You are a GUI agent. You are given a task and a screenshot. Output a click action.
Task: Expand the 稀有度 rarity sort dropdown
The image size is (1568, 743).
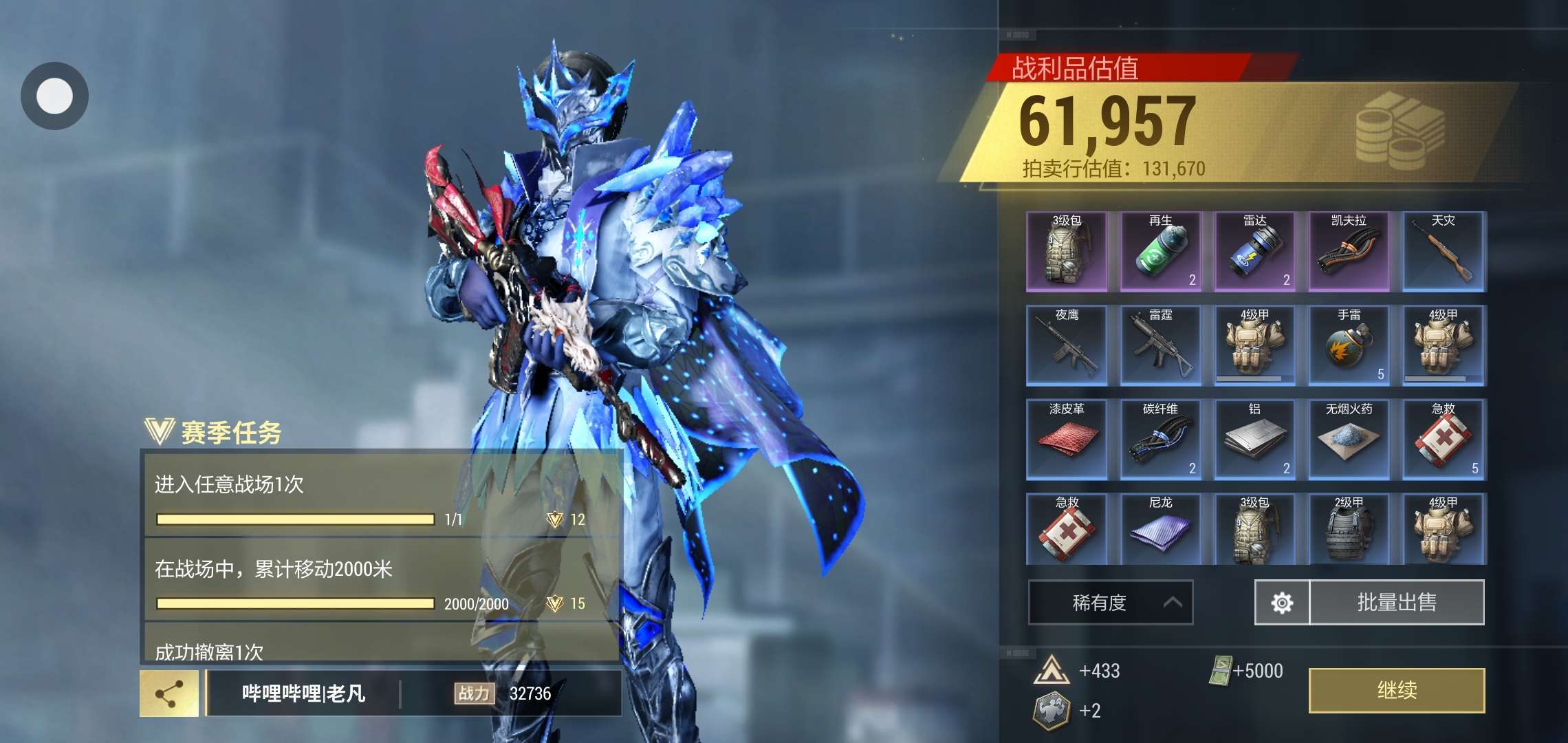coord(1110,603)
